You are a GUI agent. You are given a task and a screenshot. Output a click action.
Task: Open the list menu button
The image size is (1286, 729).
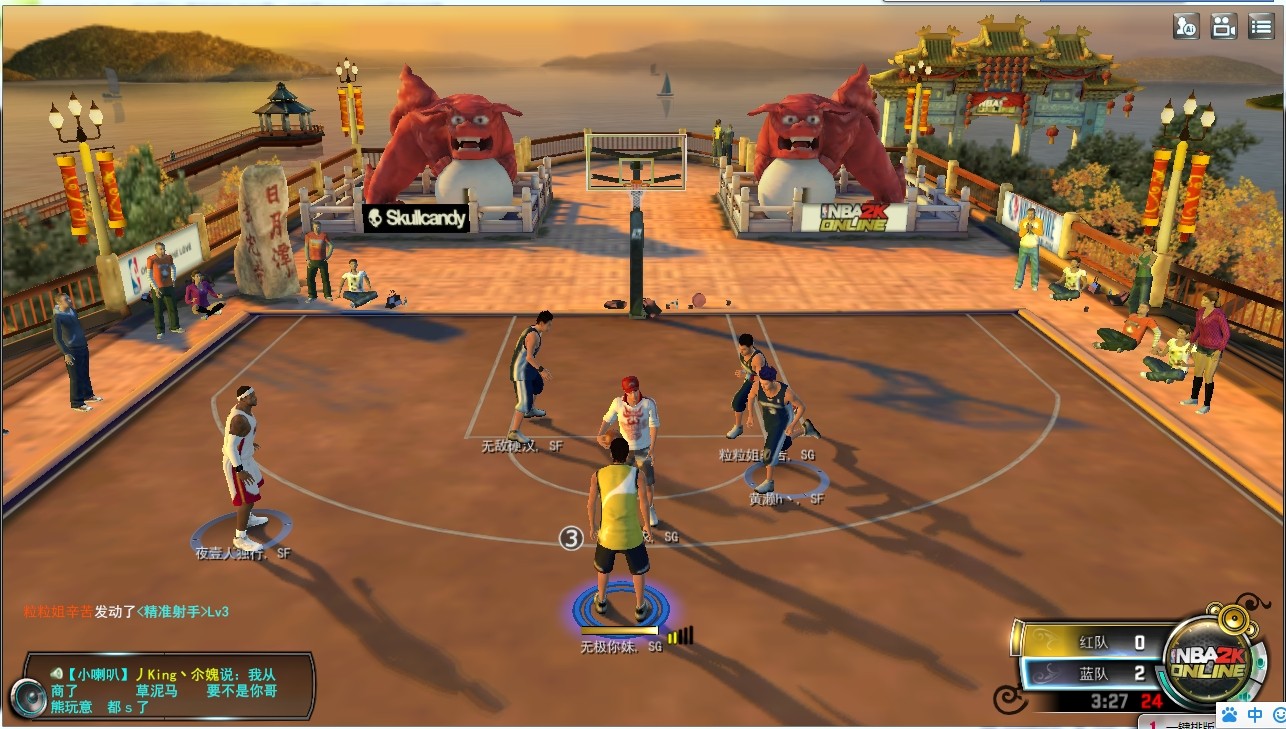1260,27
